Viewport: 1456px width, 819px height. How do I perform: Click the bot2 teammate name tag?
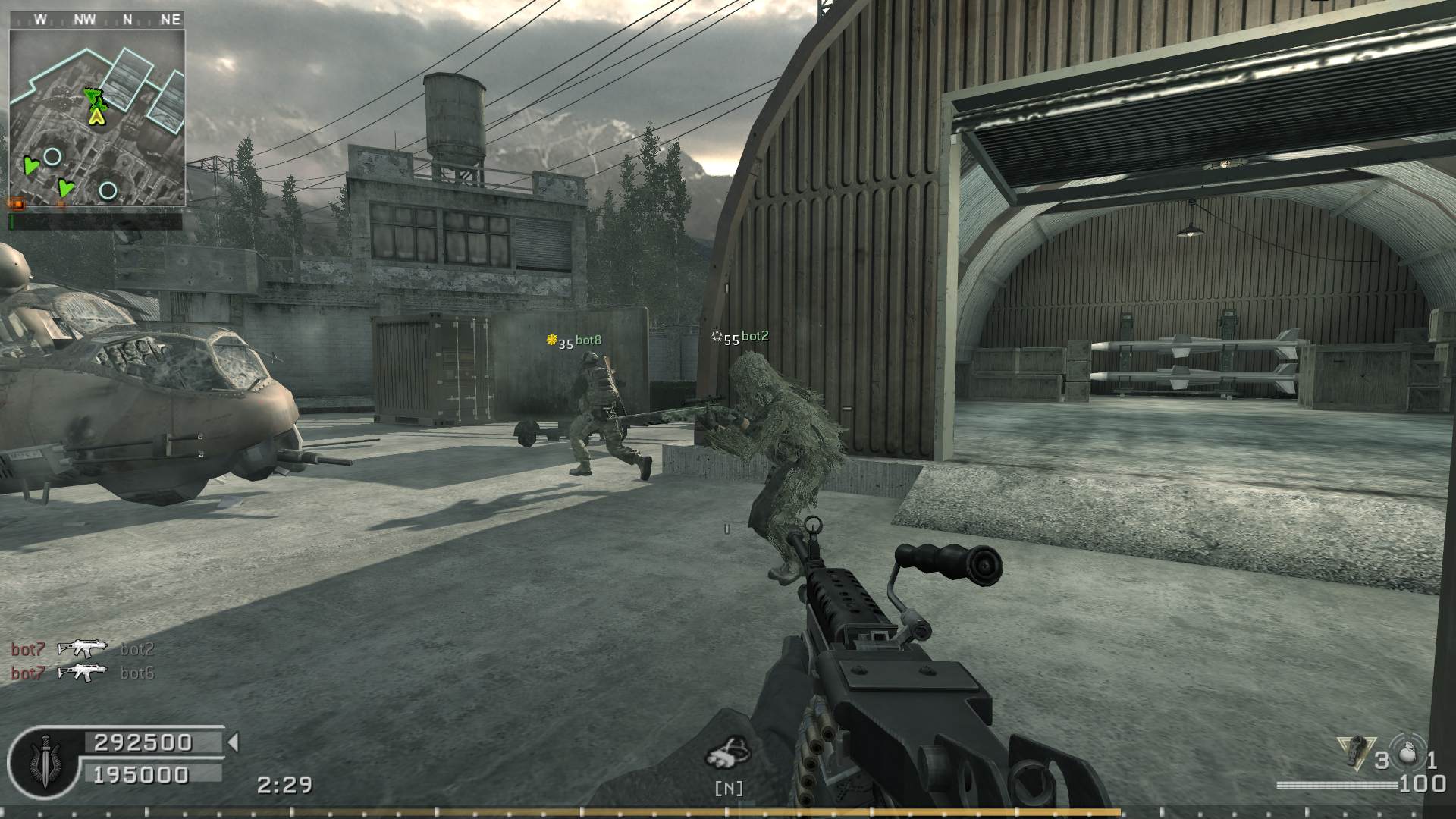pyautogui.click(x=754, y=337)
